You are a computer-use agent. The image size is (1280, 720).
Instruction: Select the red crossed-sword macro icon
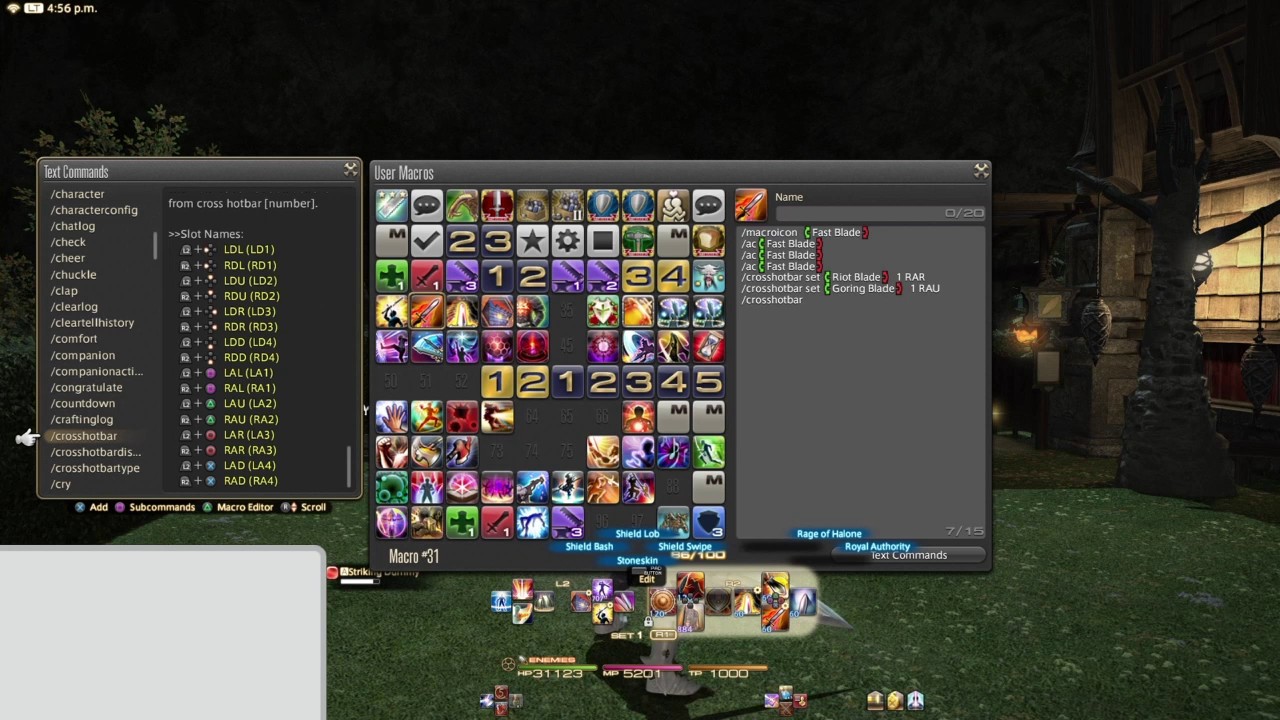click(426, 276)
